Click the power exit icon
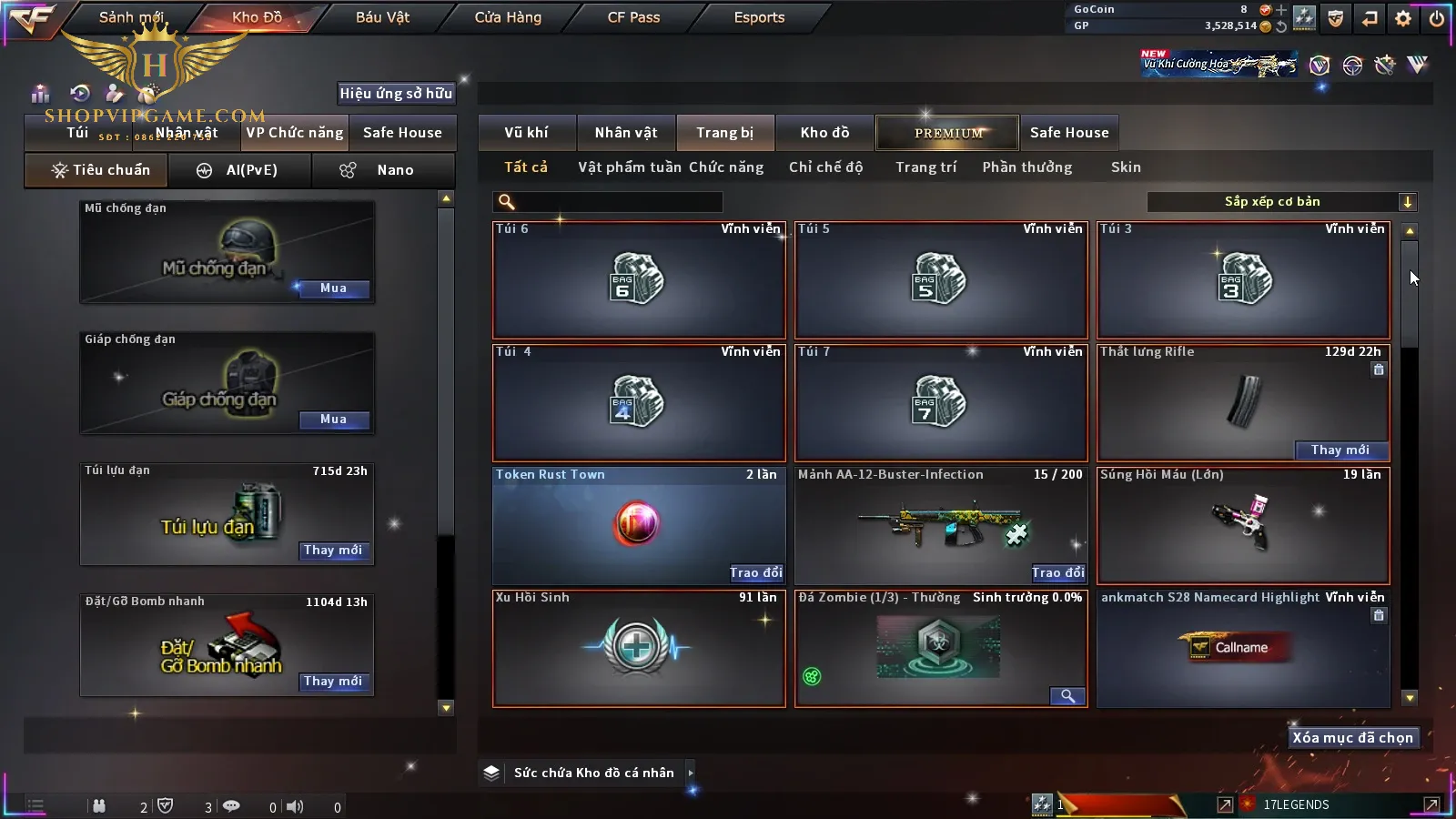 [1437, 18]
